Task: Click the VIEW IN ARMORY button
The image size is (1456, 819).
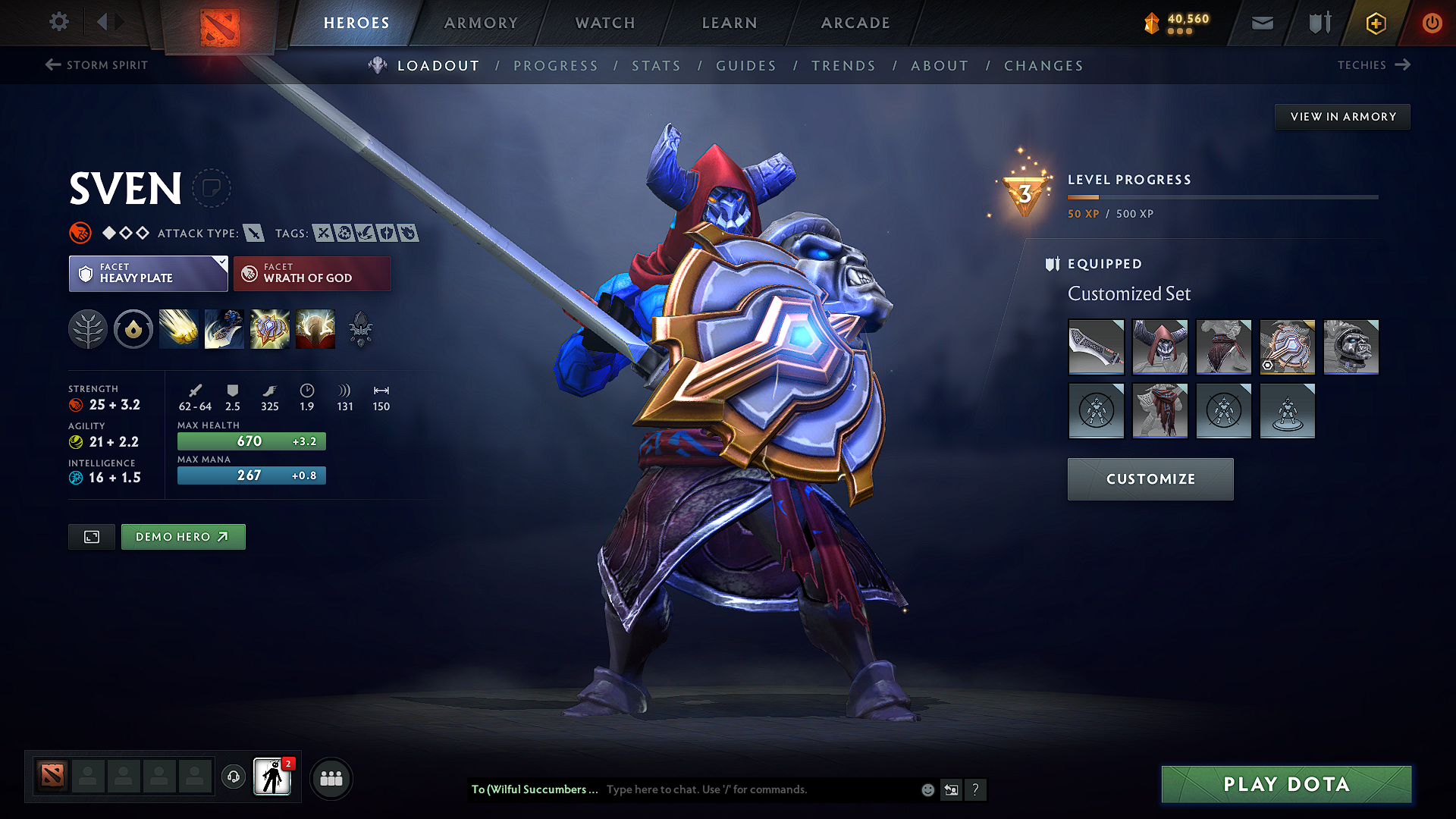Action: point(1341,116)
